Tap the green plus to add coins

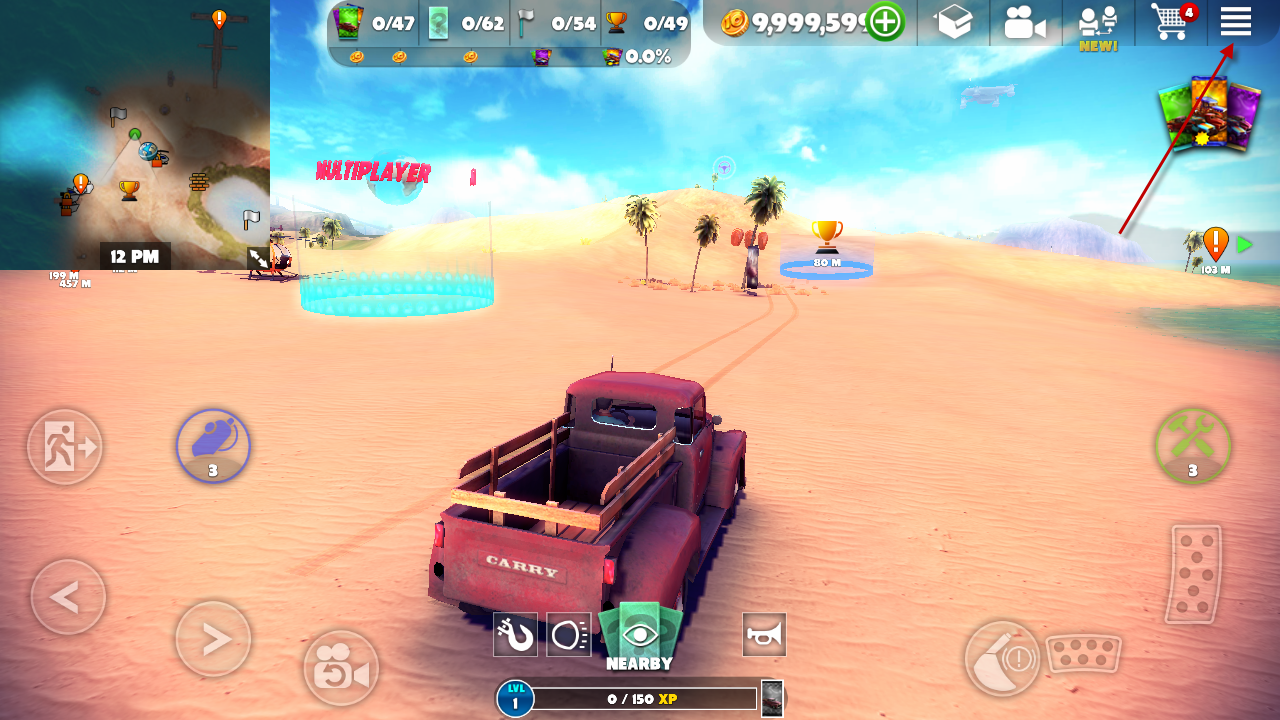[x=885, y=22]
